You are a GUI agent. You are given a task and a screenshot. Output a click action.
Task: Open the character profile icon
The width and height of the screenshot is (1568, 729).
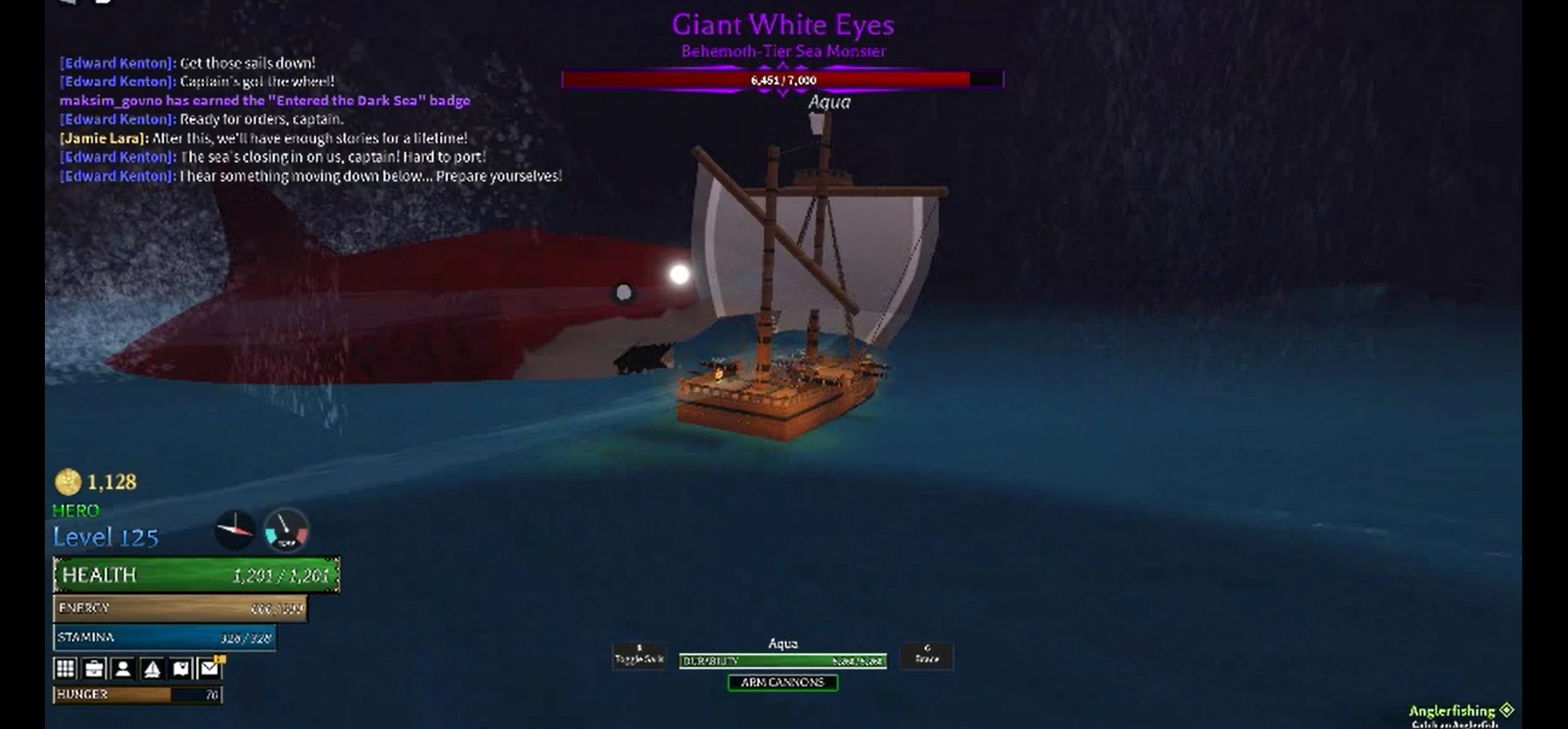click(x=123, y=668)
